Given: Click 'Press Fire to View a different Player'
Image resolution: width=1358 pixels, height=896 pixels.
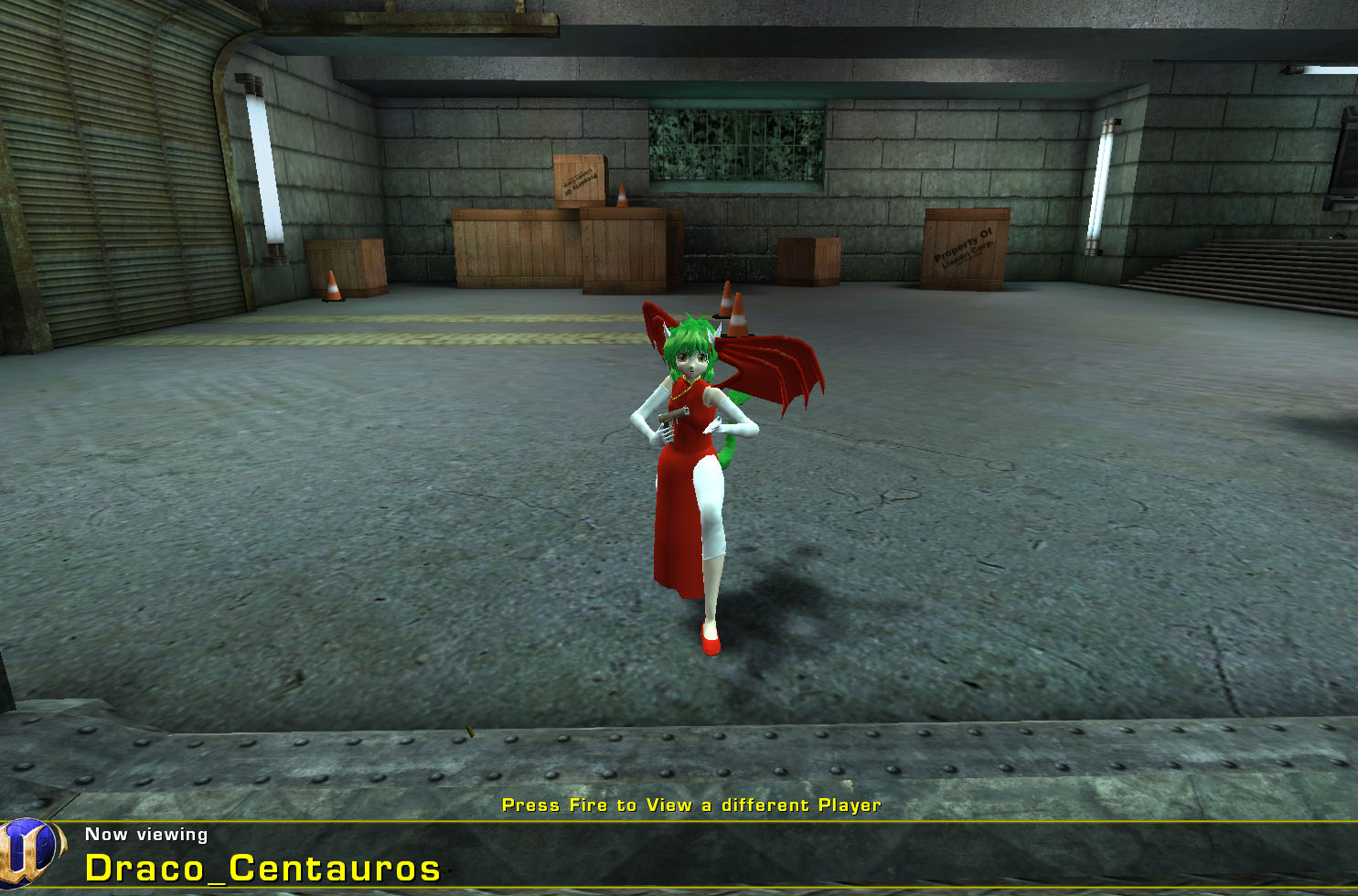Looking at the screenshot, I should pyautogui.click(x=691, y=805).
